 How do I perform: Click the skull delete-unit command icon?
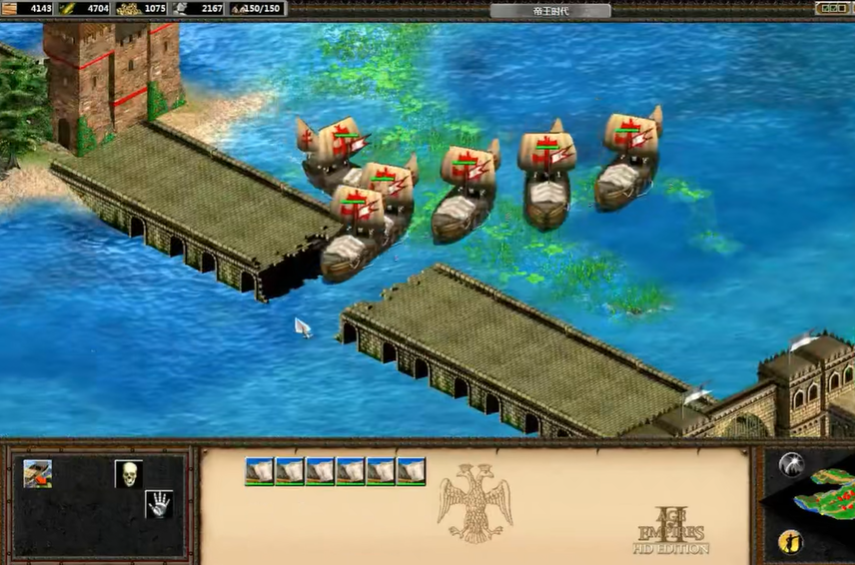click(x=127, y=474)
